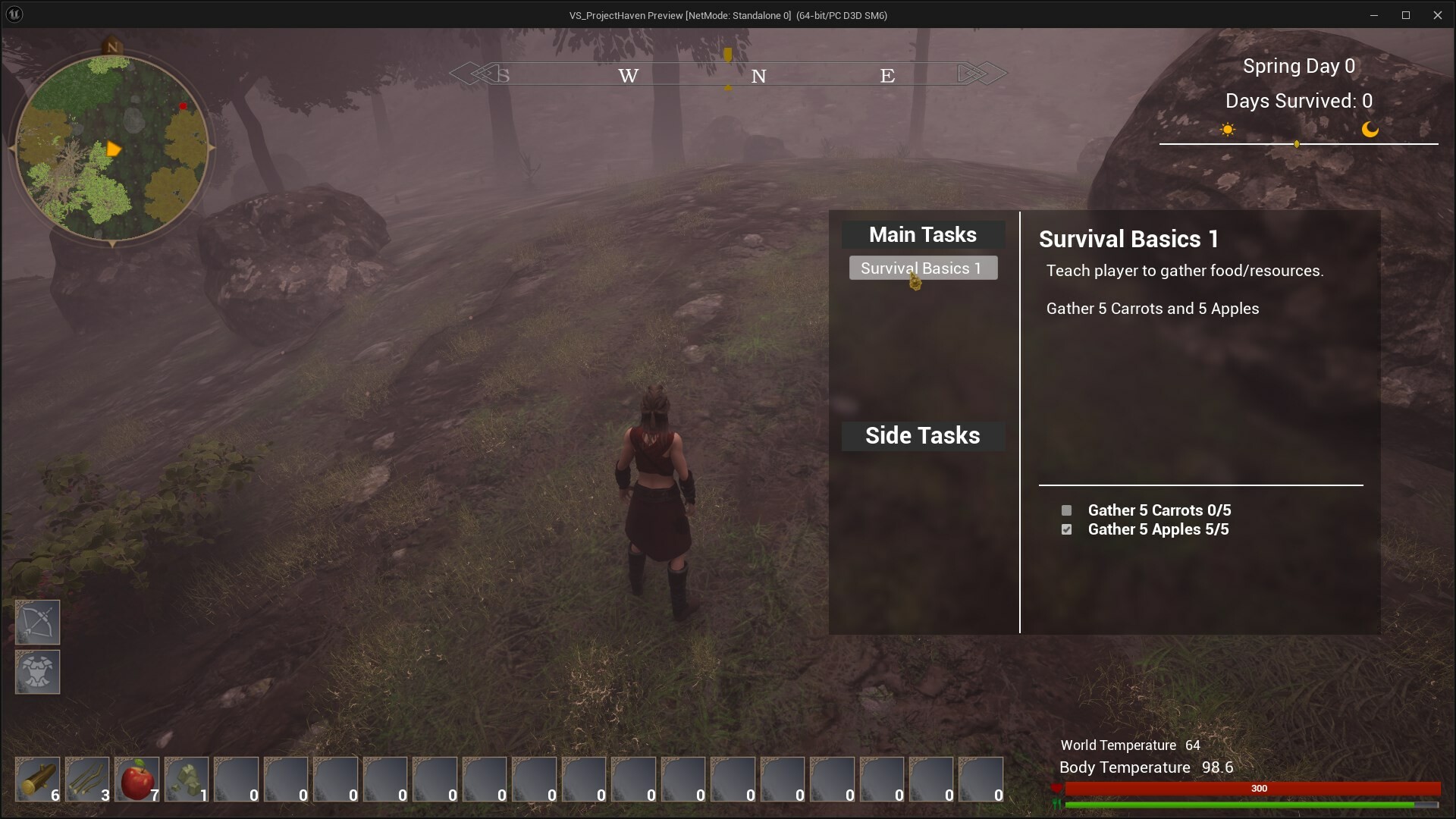1456x819 pixels.
Task: Collapse the Main Tasks section
Action: 922,234
